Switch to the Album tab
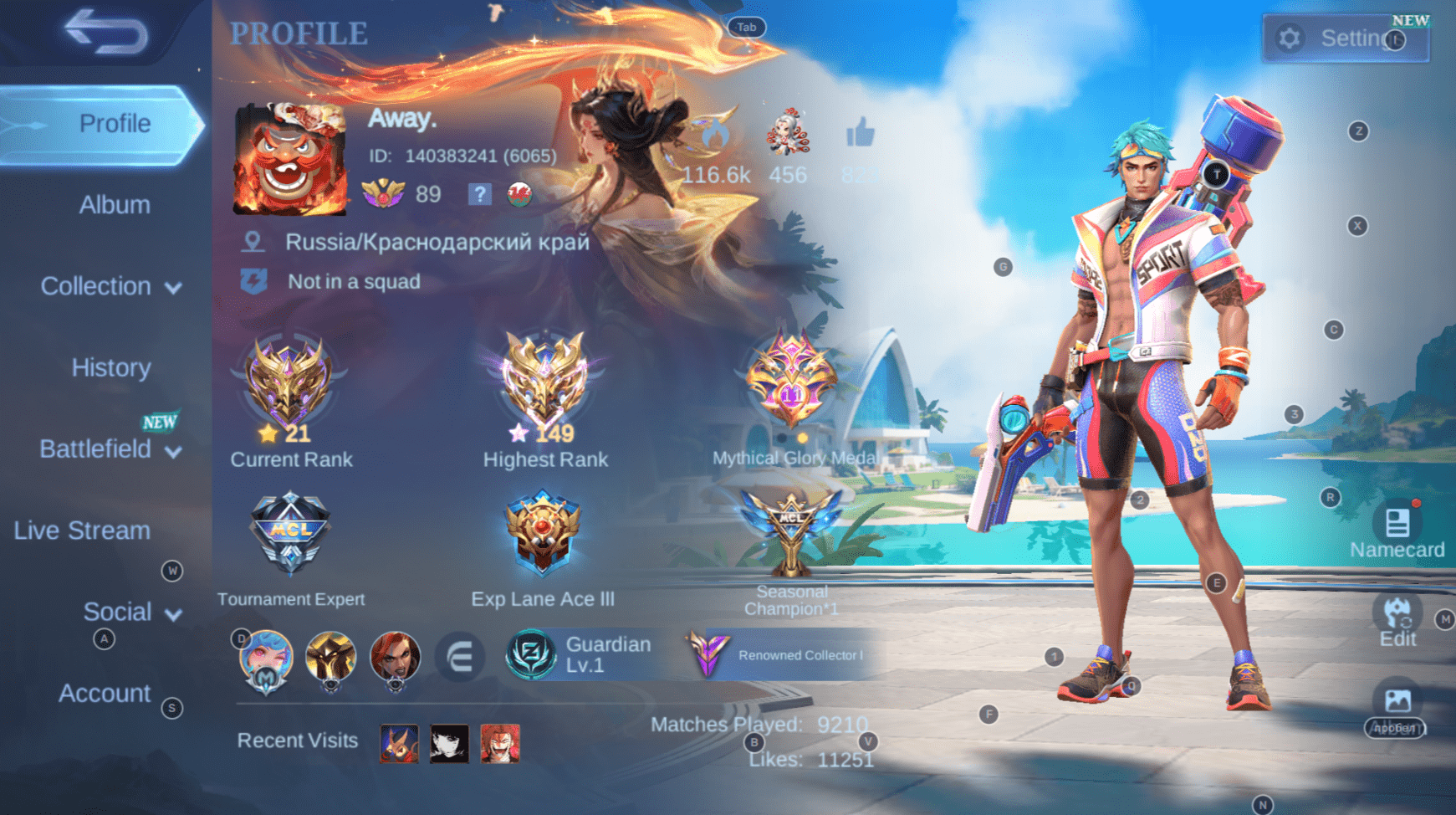The width and height of the screenshot is (1456, 815). (x=114, y=204)
